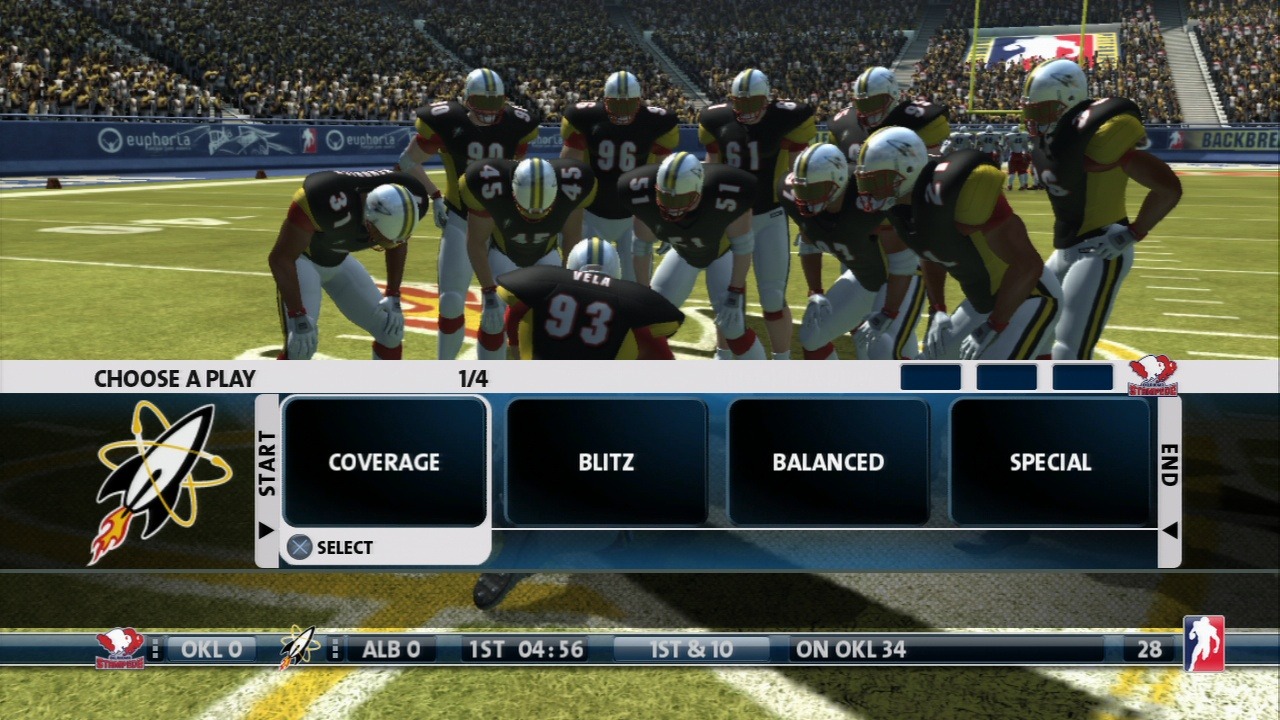The width and height of the screenshot is (1280, 720).
Task: Choose the Blitz play category
Action: click(x=606, y=462)
